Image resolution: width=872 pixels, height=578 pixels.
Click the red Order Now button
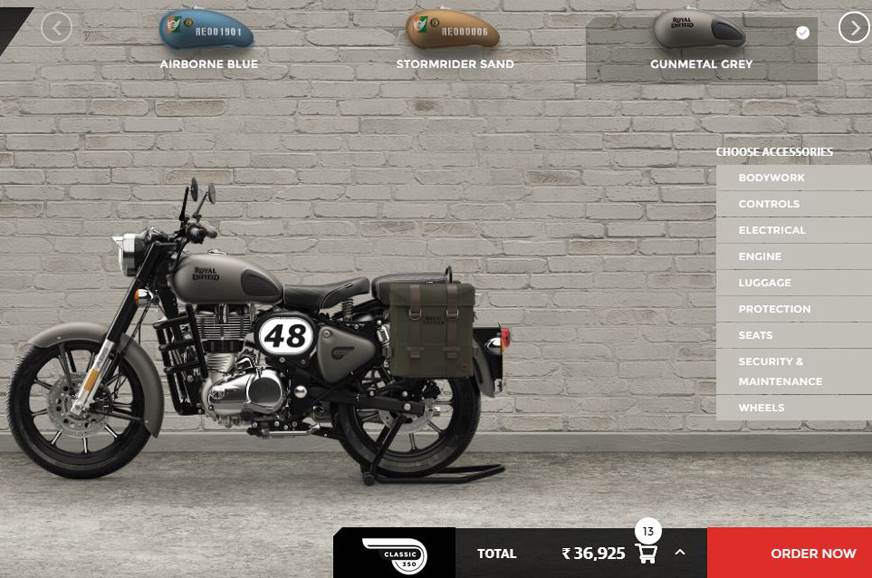pos(812,553)
